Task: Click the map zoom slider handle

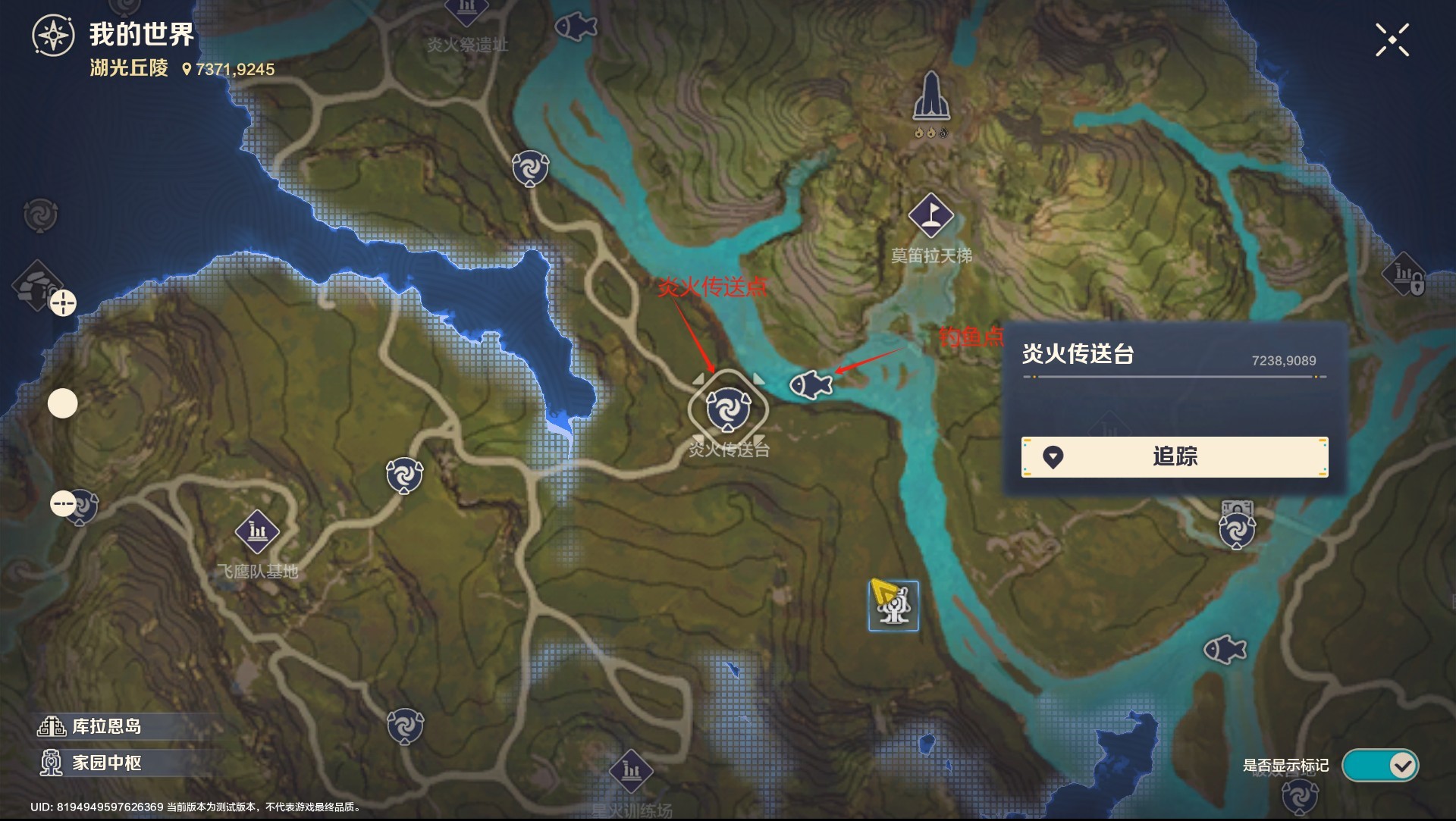Action: point(63,403)
